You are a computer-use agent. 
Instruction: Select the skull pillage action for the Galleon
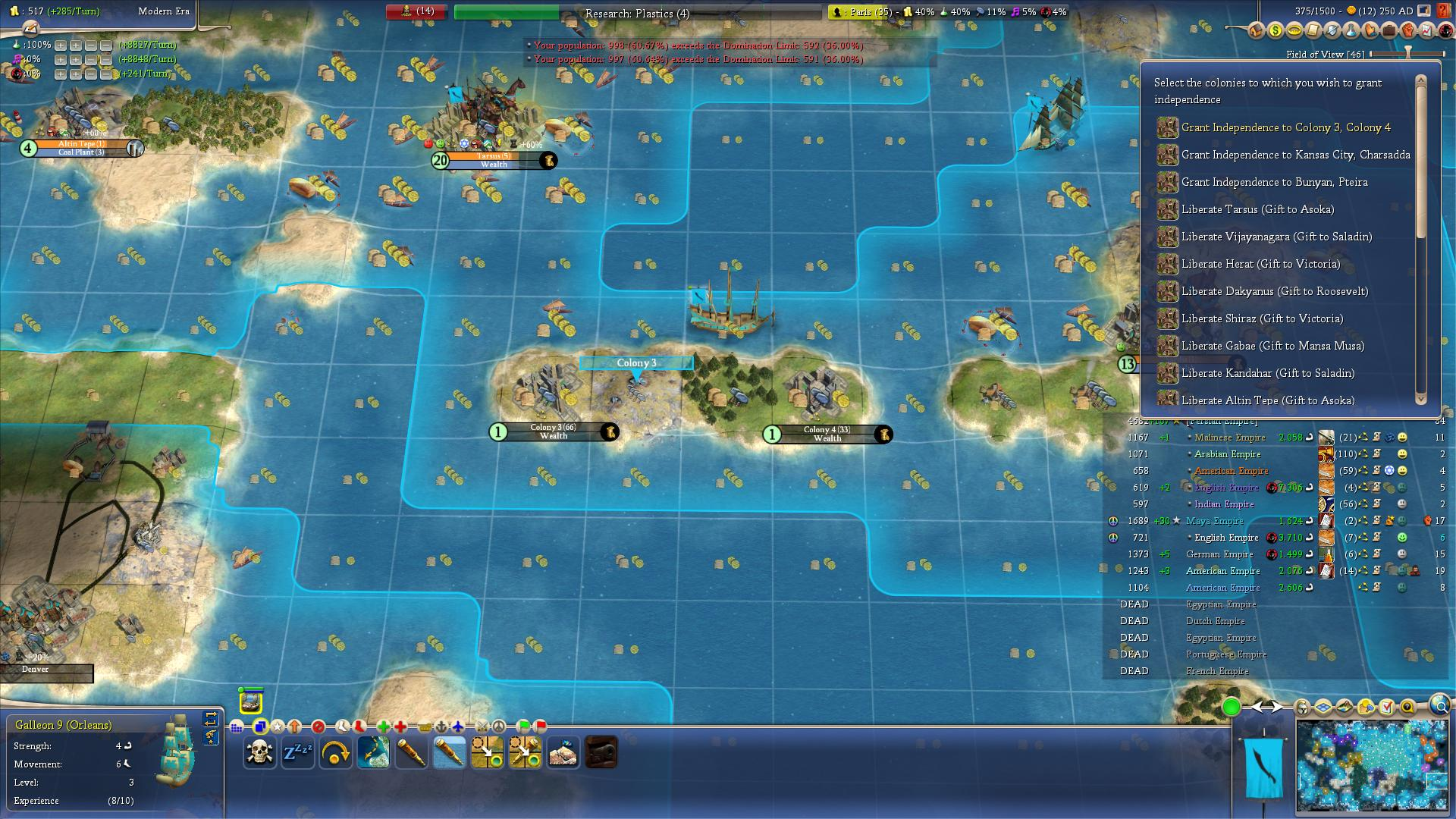click(x=259, y=752)
